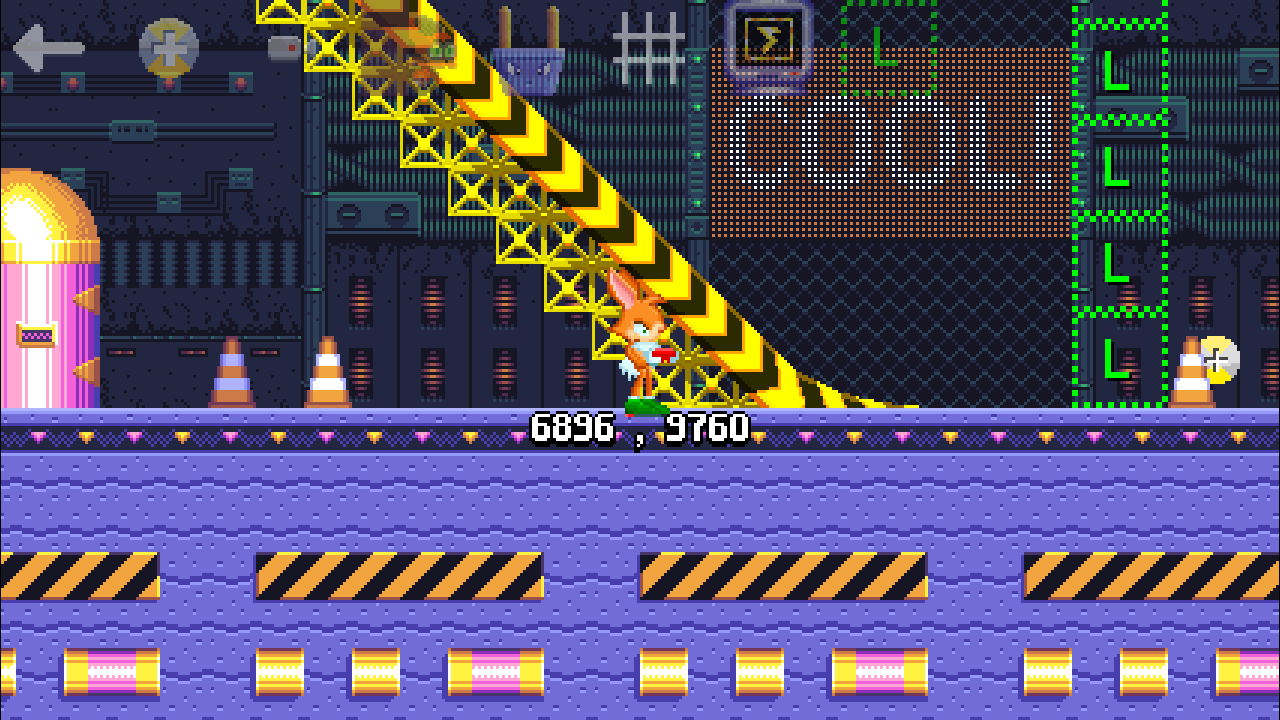Pick the blue two-pronged creature icon
The image size is (1280, 720).
(528, 55)
